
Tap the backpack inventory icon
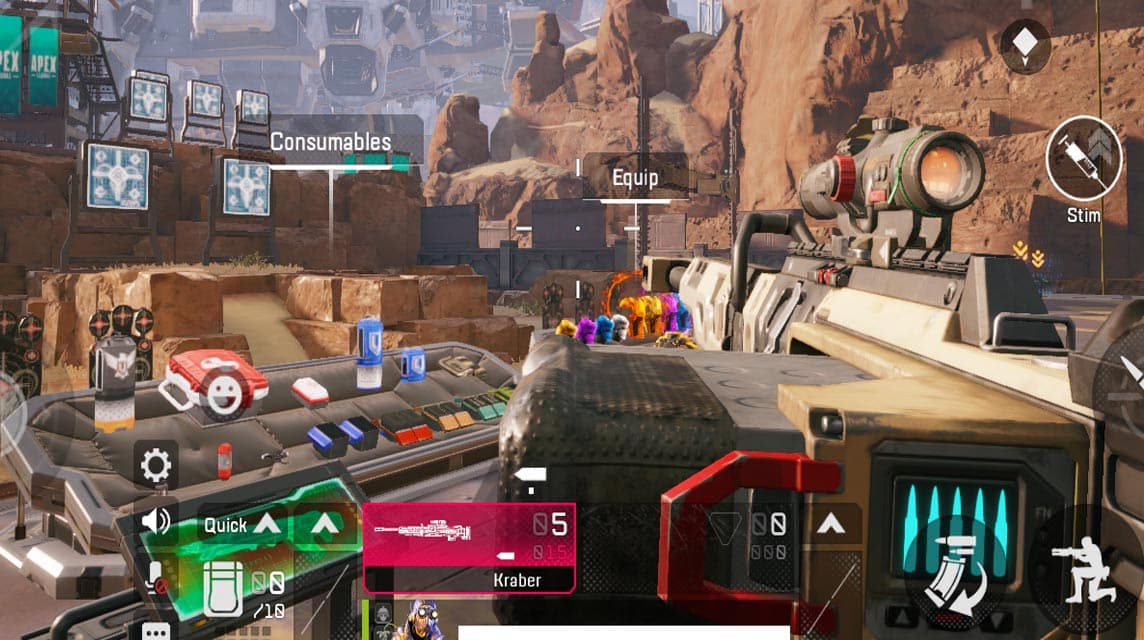point(223,587)
